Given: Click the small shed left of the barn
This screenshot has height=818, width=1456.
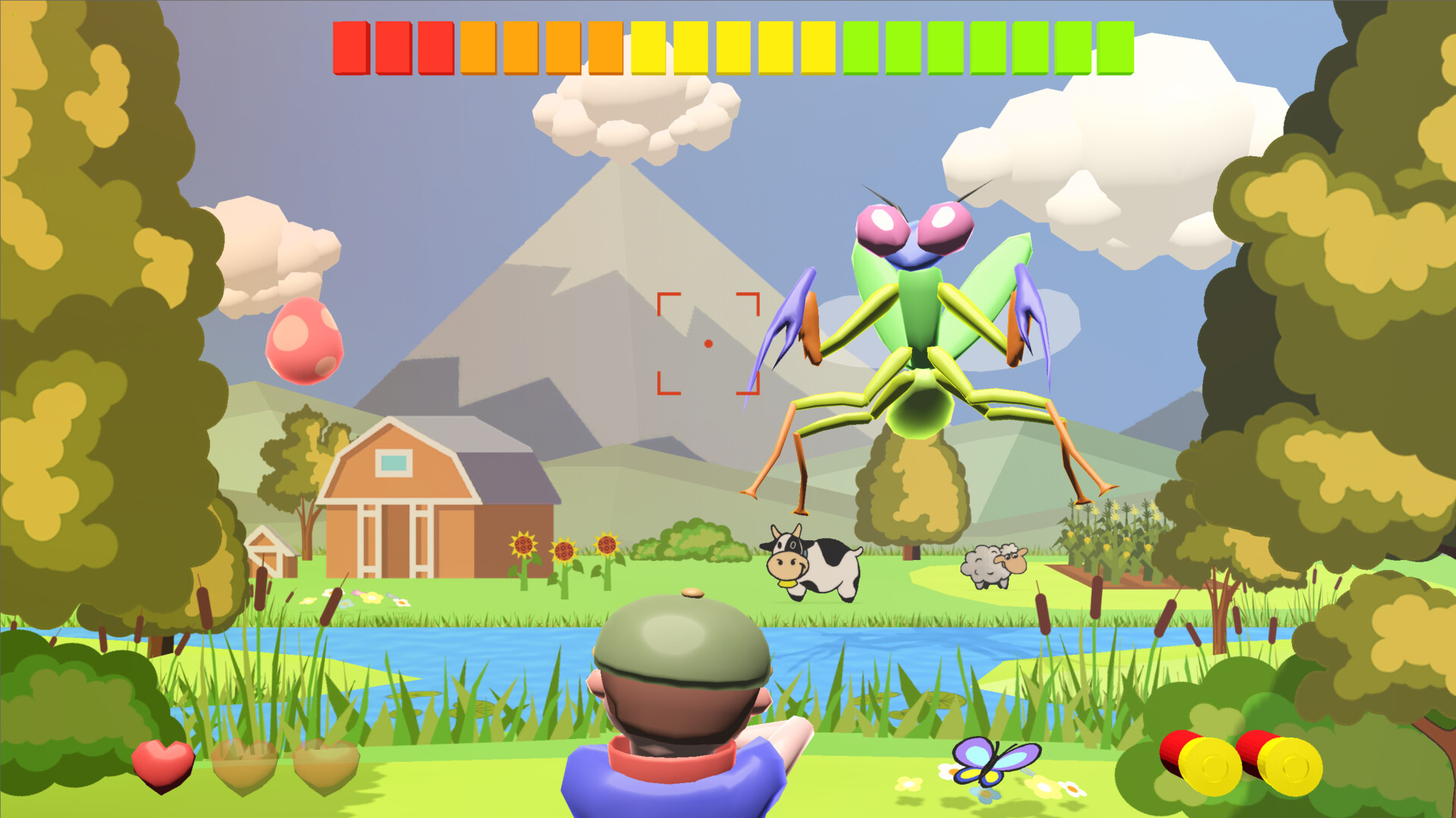Looking at the screenshot, I should [267, 554].
